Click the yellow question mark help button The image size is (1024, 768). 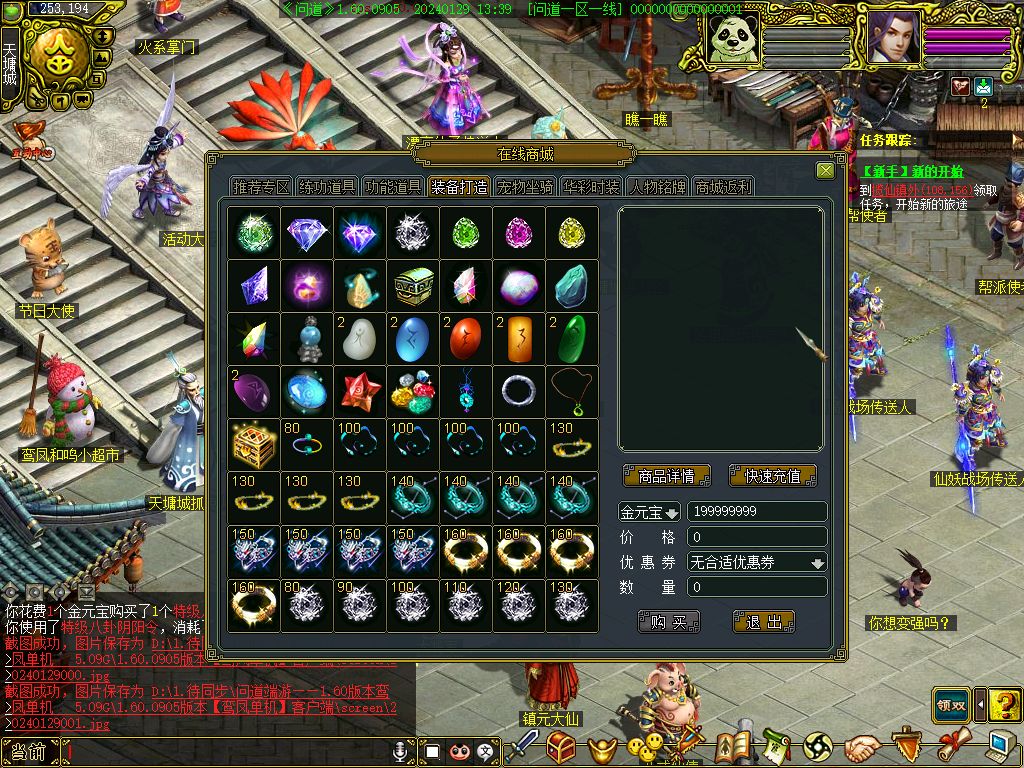coord(1004,705)
